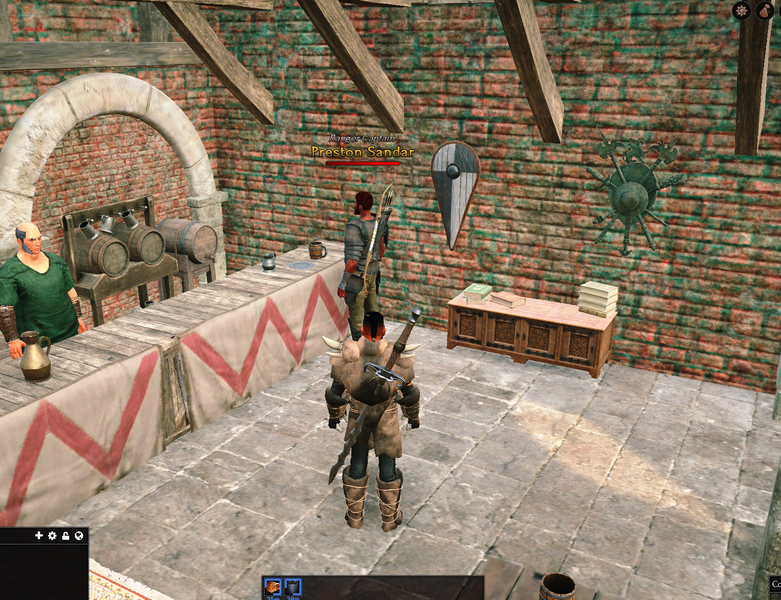This screenshot has width=781, height=600.
Task: Open the inventory bag icon
Action: (x=766, y=10)
